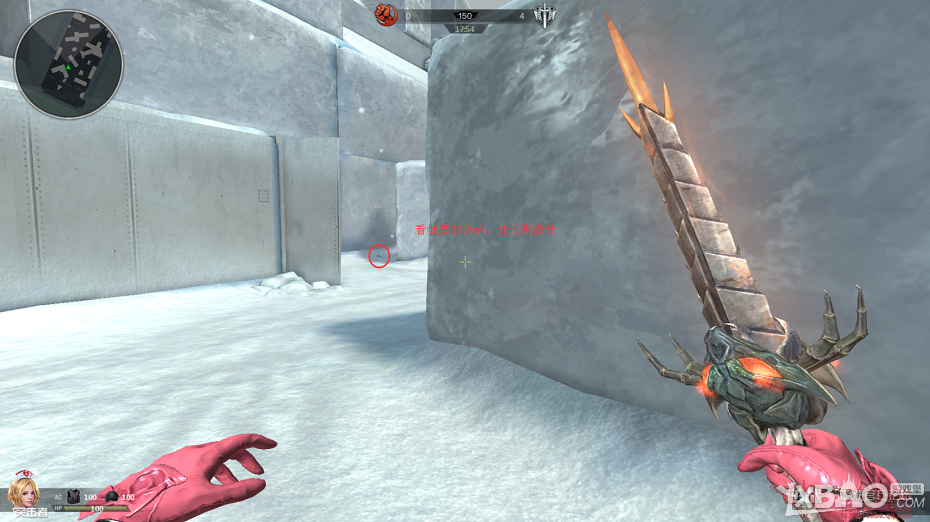Select the sword and shield team emblem
This screenshot has height=522, width=930.
(x=545, y=15)
